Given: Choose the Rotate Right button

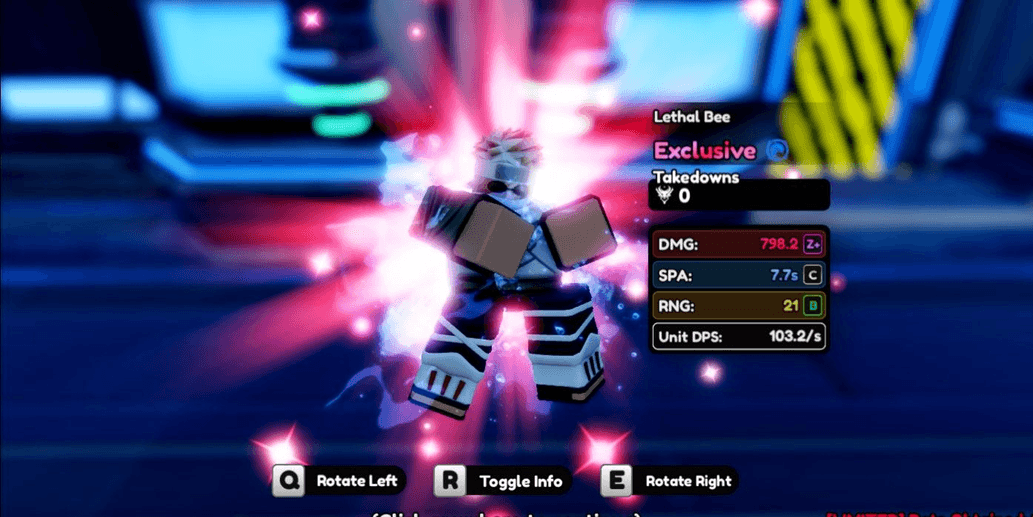Looking at the screenshot, I should point(670,481).
